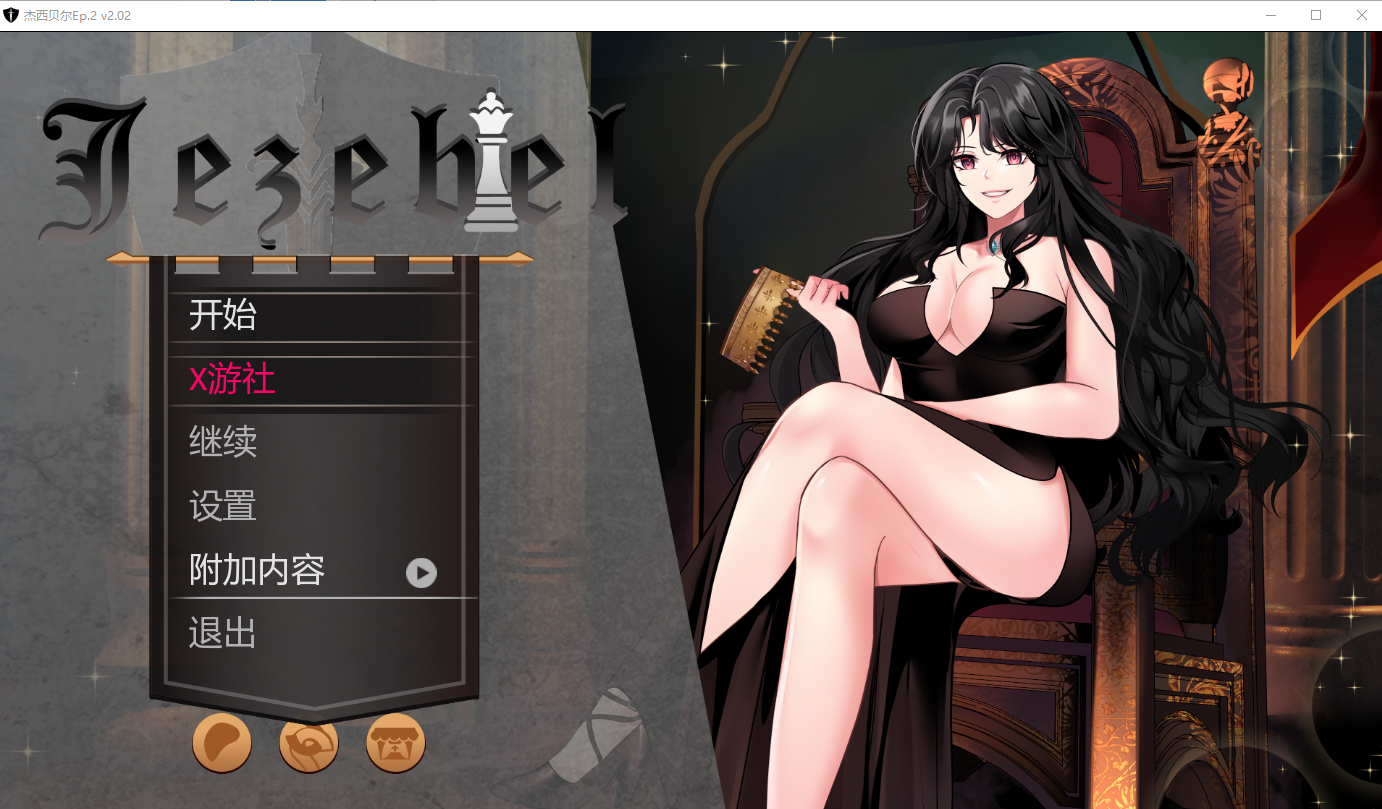Open the 设置 settings option
The image size is (1382, 809).
pos(222,507)
